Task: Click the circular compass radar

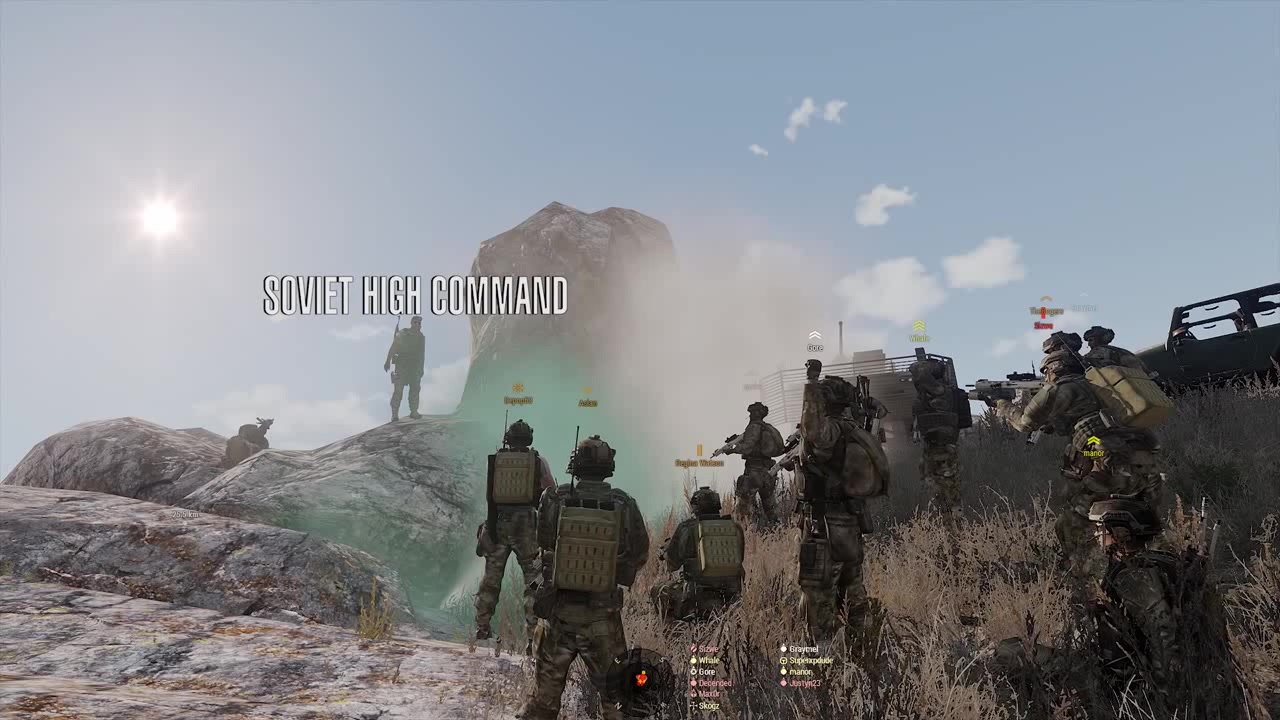Action: [x=640, y=678]
